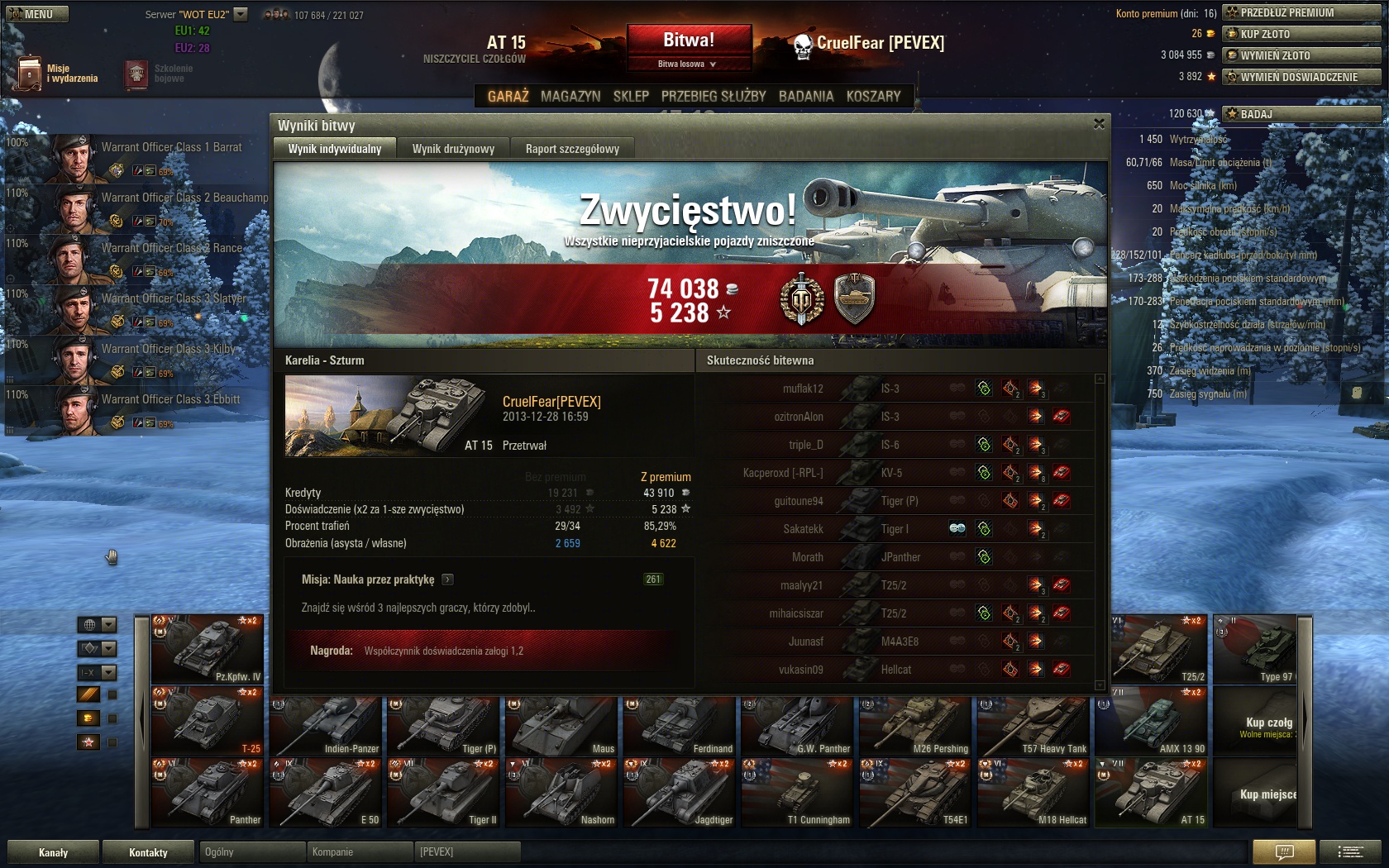
Task: Open Misje i wydarzenia
Action: click(x=56, y=74)
